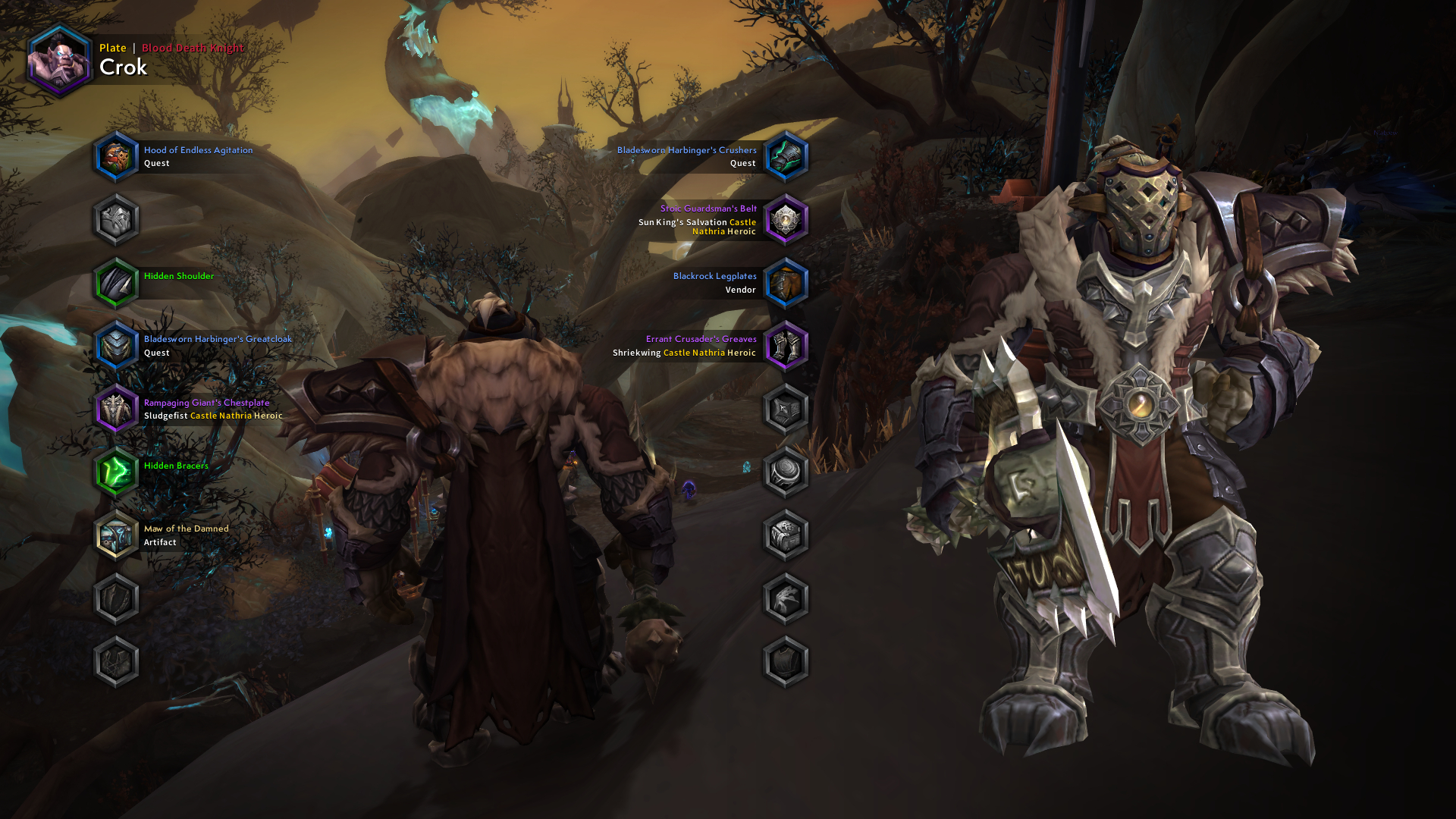Select the Maw of the Damned artifact icon
This screenshot has width=1456, height=819.
pos(116,535)
